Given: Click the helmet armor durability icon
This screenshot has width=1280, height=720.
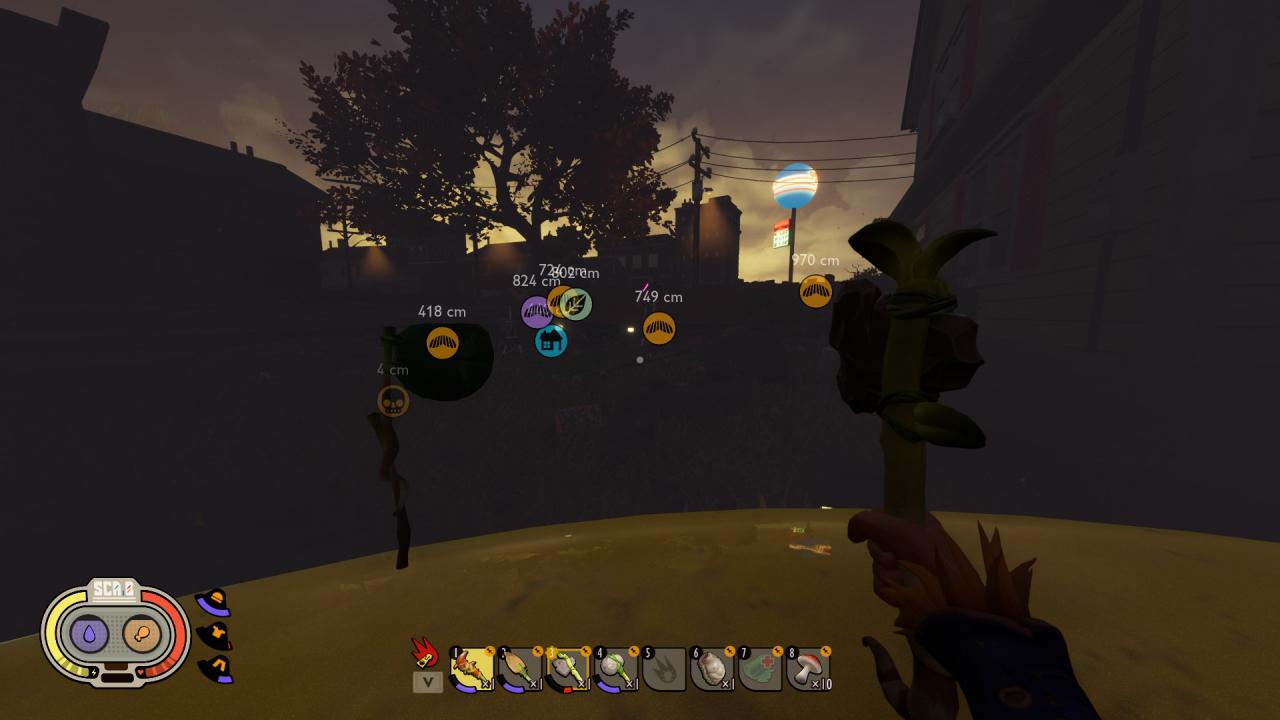Looking at the screenshot, I should 213,602.
